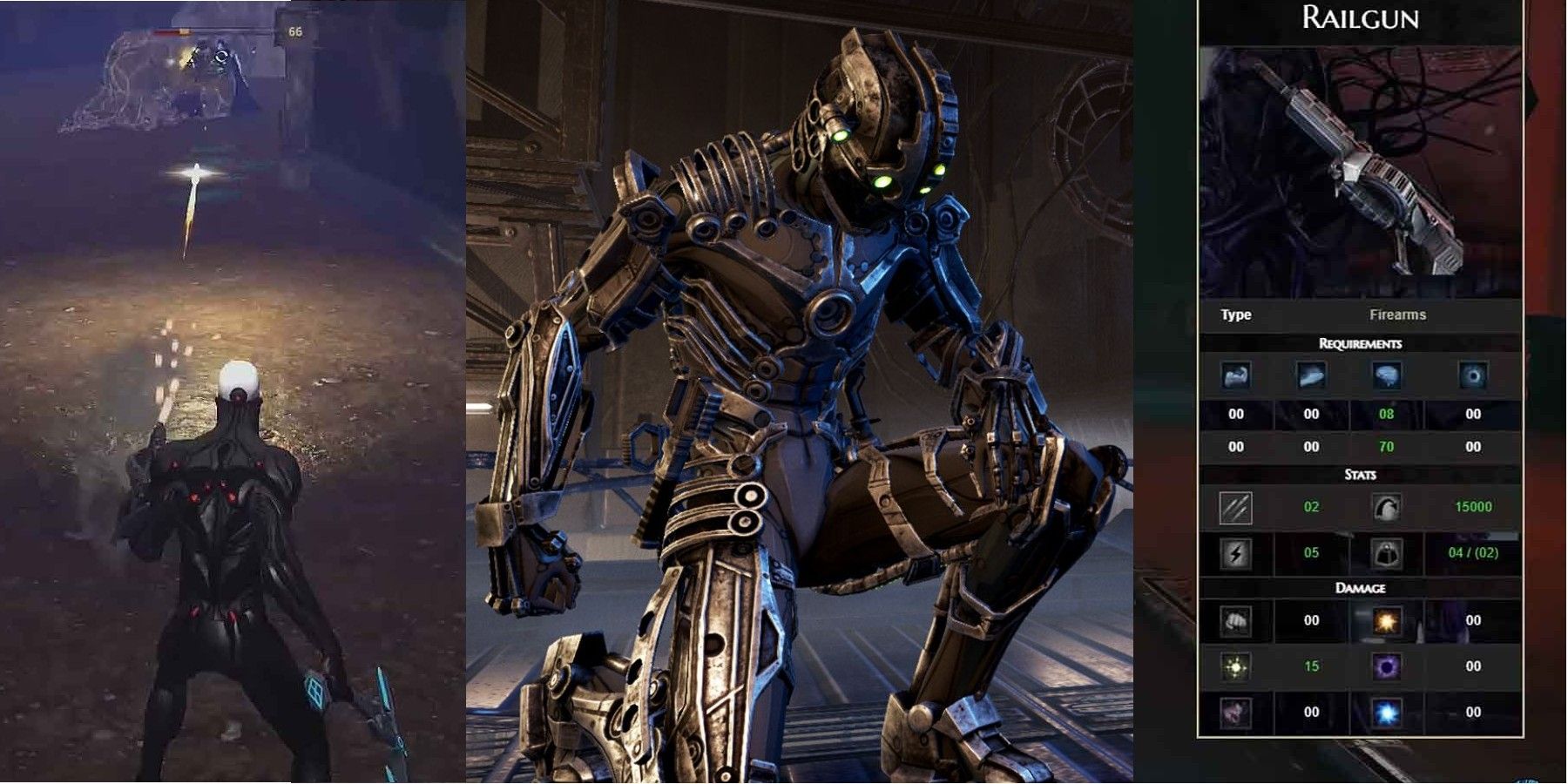Select the blue ice damage burst icon

(x=1390, y=709)
